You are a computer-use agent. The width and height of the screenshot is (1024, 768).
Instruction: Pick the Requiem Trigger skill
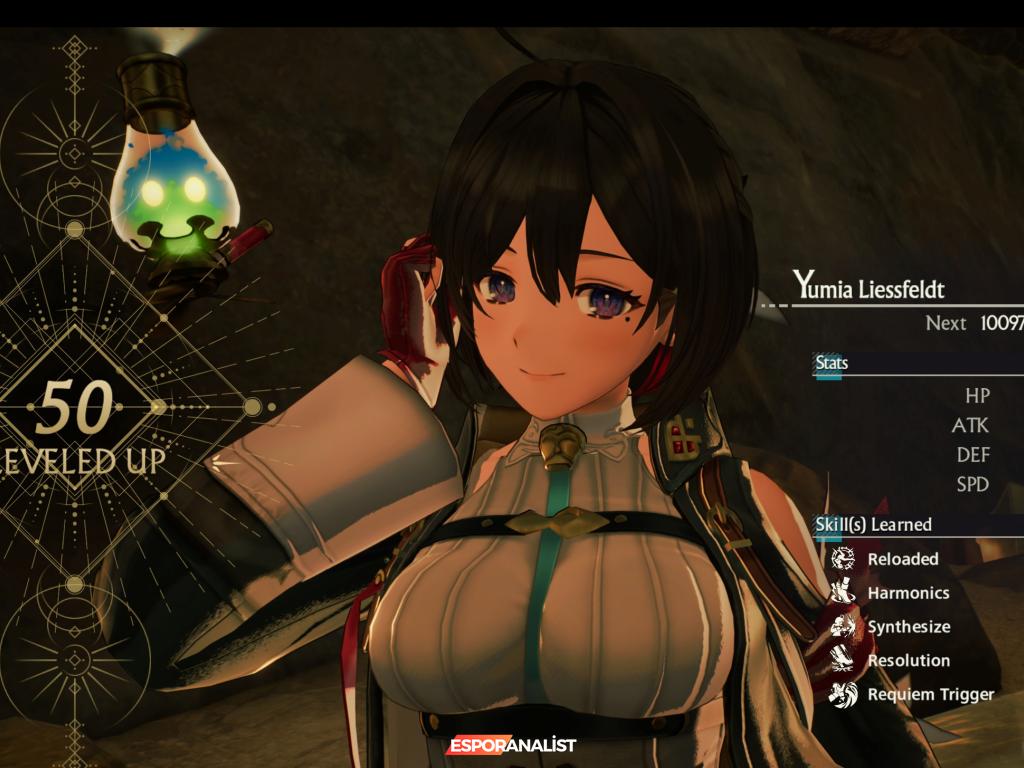(x=930, y=694)
